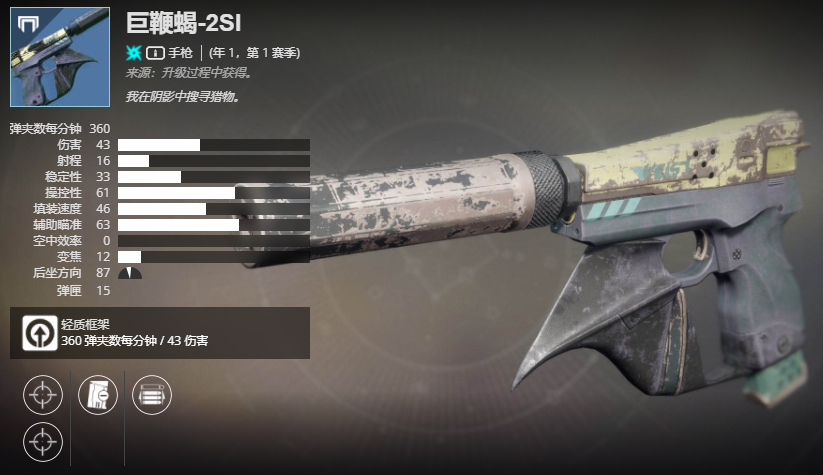Click the cyan arc damage type icon
Viewport: 823px width, 475px height.
(x=134, y=52)
